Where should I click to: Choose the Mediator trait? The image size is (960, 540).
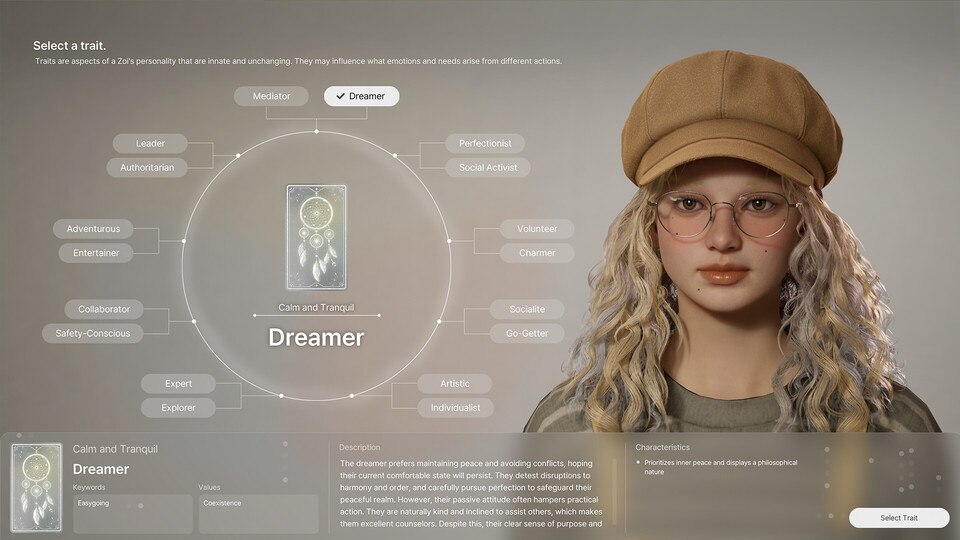(x=271, y=96)
